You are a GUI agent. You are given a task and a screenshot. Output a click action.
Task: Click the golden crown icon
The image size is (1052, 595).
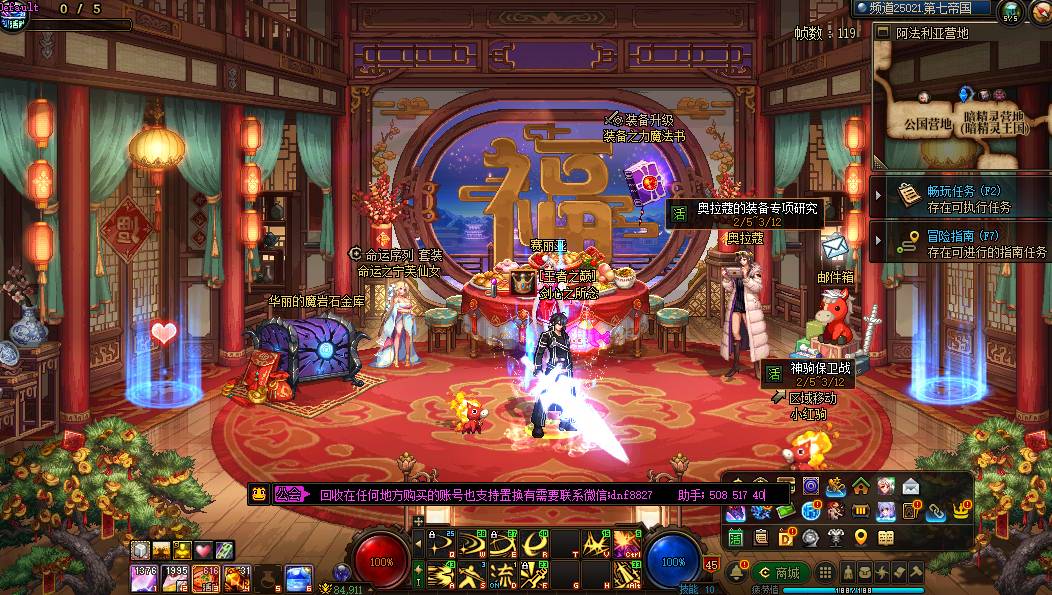(961, 510)
